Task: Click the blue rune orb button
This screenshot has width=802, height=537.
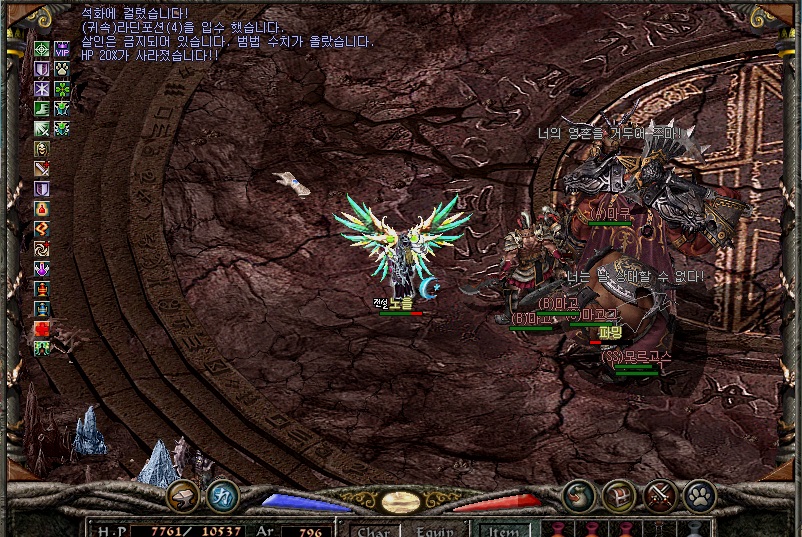Action: point(222,495)
